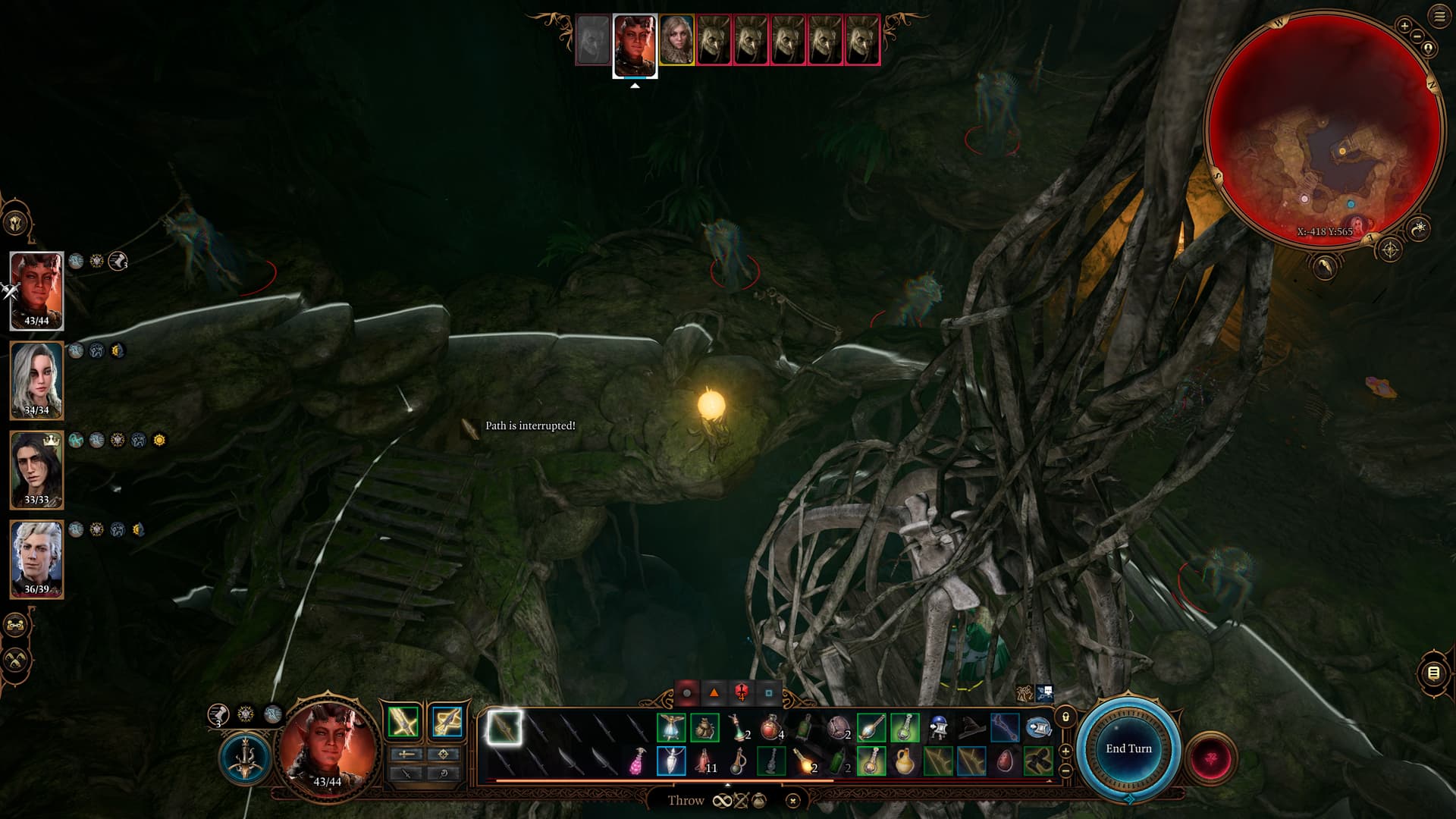The image size is (1456, 819).
Task: Select the dark-haired crowned party member portrait
Action: [36, 469]
